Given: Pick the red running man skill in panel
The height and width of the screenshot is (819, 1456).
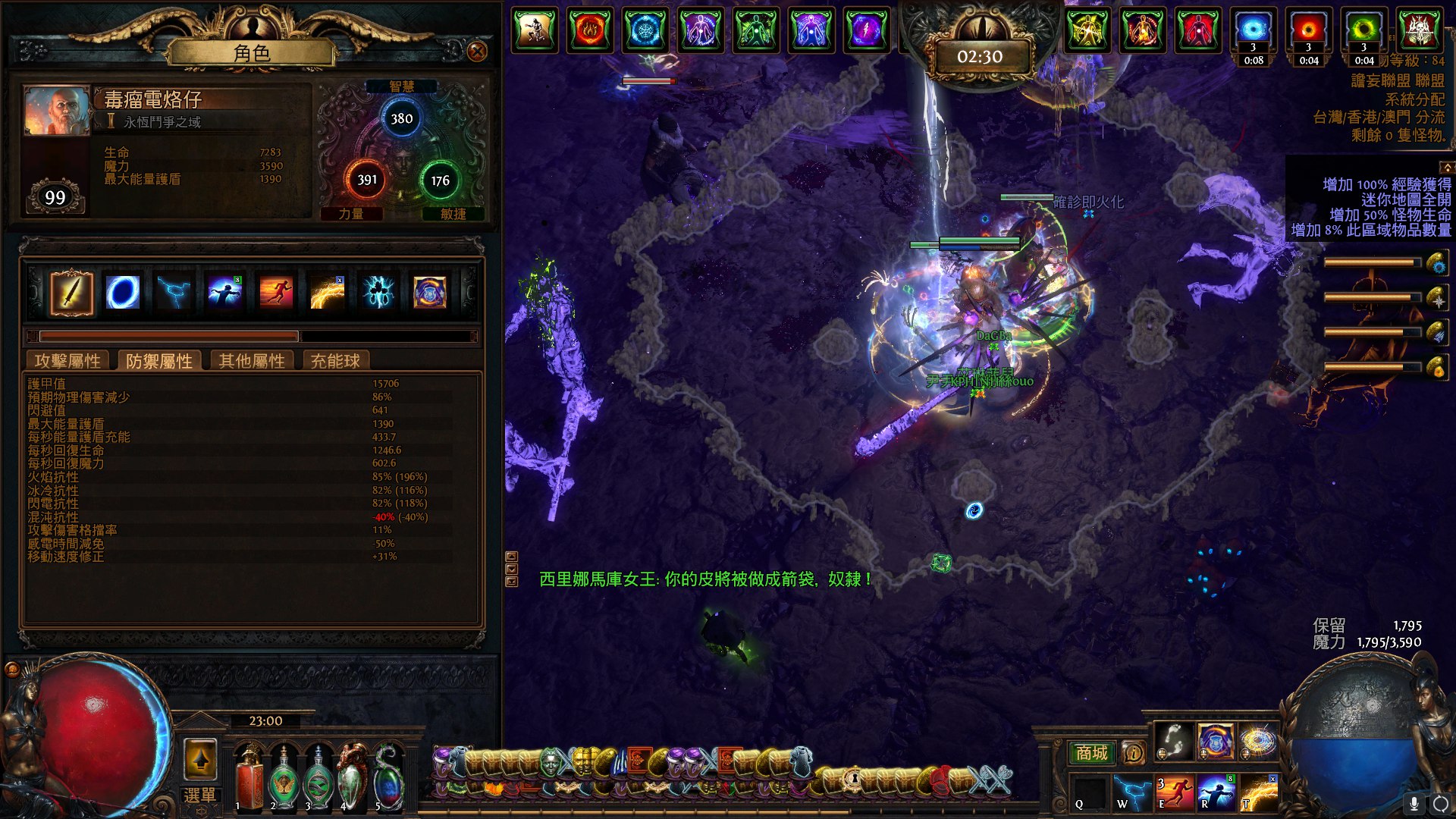Looking at the screenshot, I should point(276,293).
